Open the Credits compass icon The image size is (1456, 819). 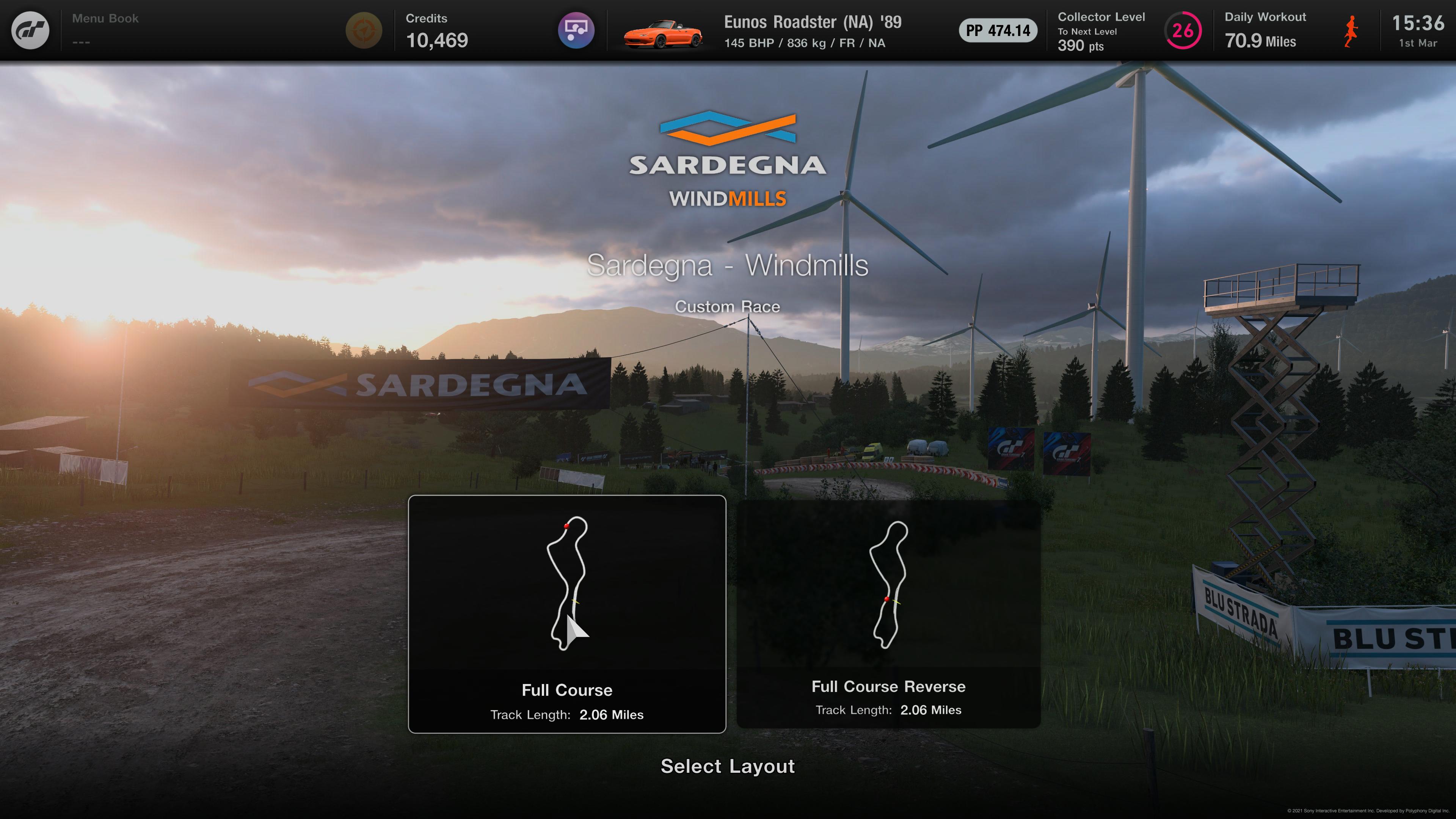[364, 30]
